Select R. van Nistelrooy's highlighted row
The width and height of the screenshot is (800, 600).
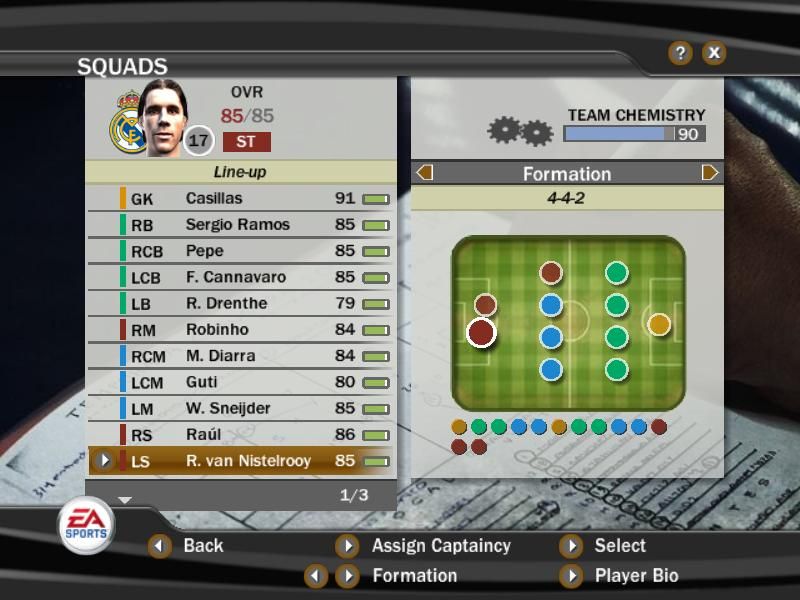click(240, 461)
